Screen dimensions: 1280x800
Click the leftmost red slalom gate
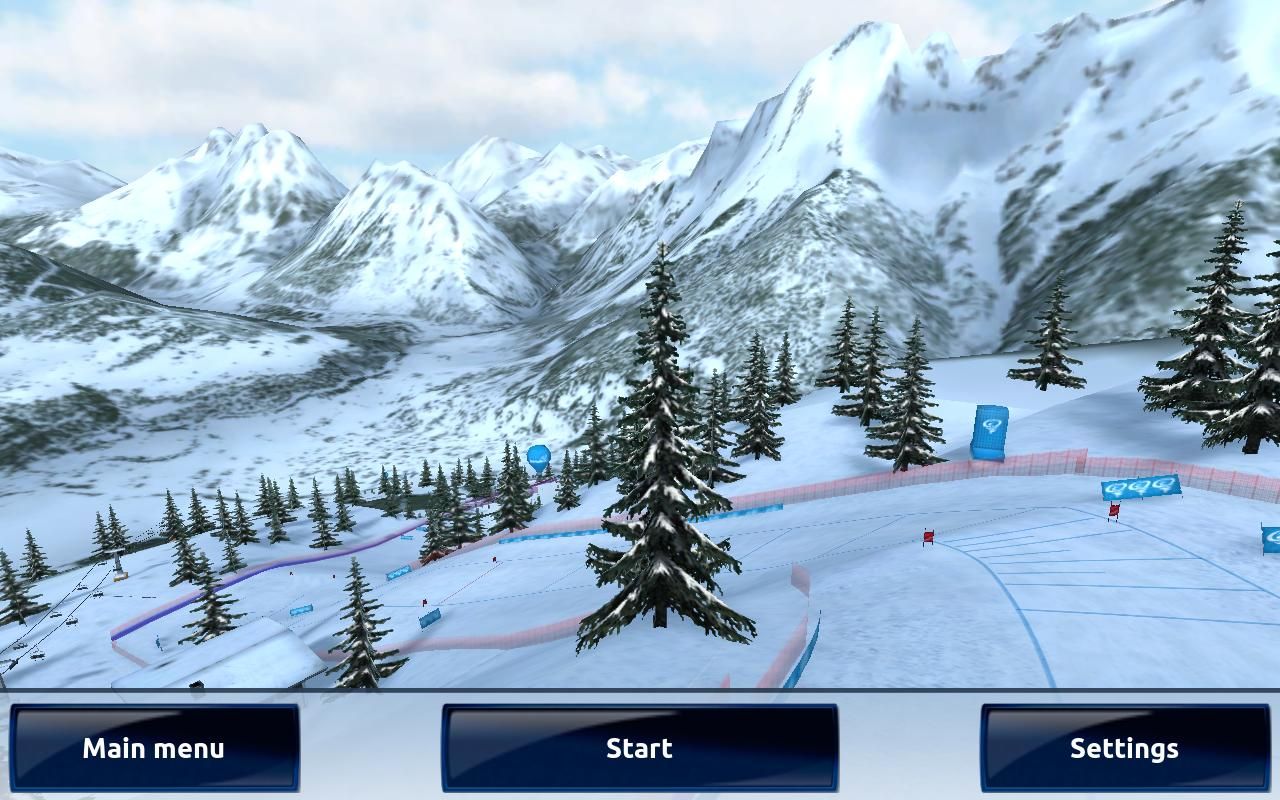click(x=424, y=602)
